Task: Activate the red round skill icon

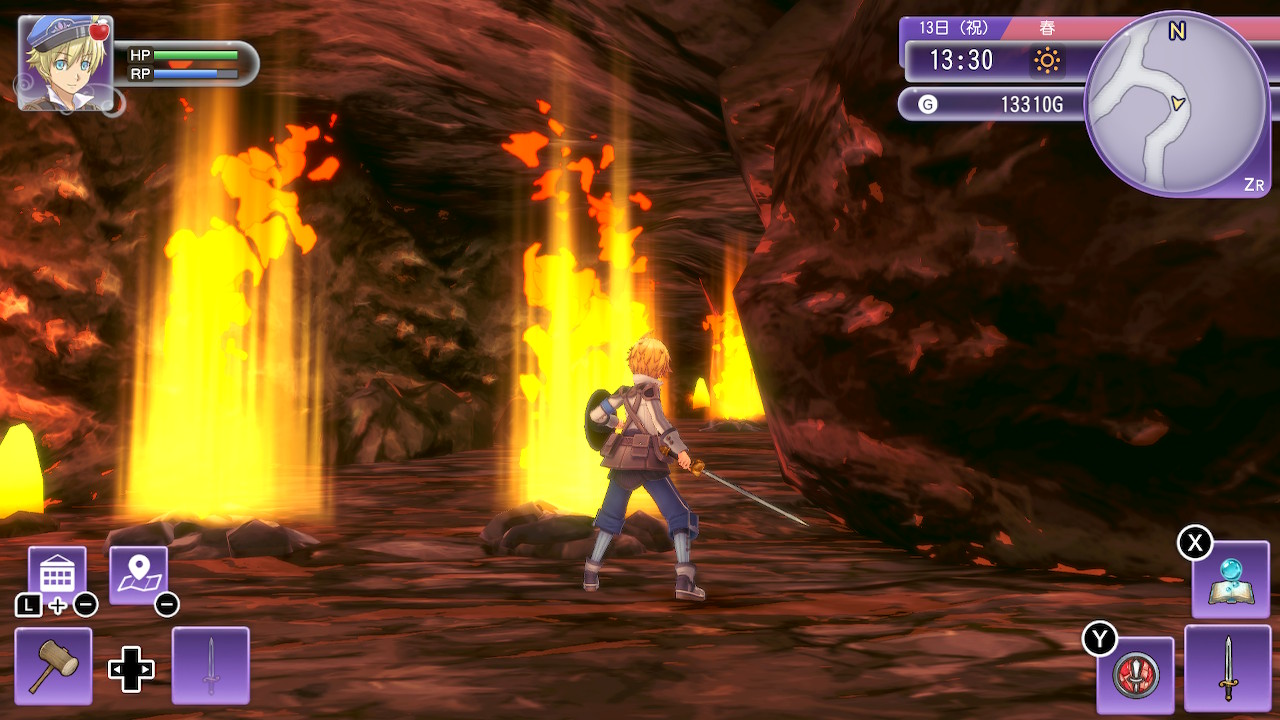Action: 1135,673
